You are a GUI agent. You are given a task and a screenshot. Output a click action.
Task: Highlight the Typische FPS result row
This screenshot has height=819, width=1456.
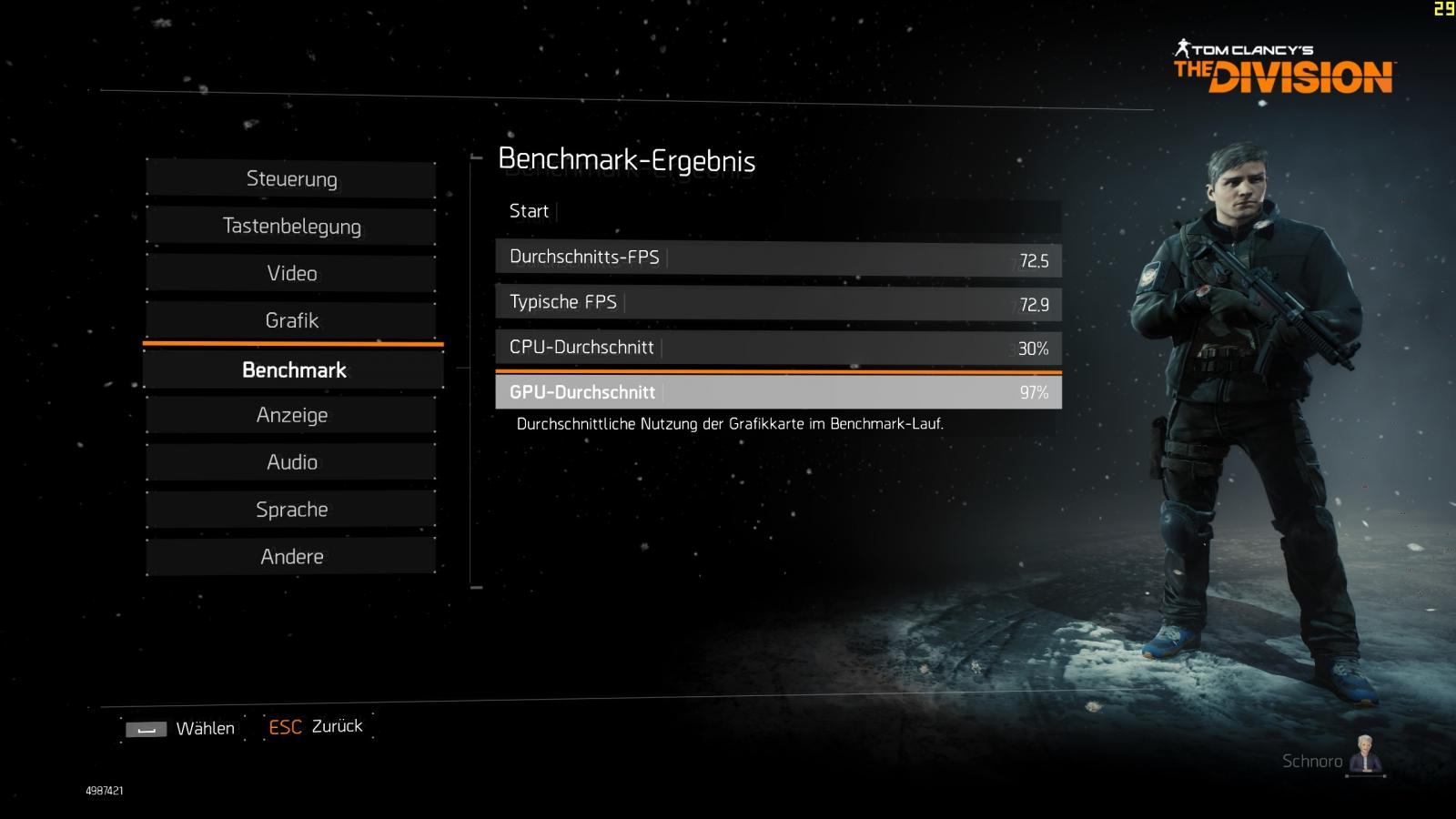click(778, 303)
